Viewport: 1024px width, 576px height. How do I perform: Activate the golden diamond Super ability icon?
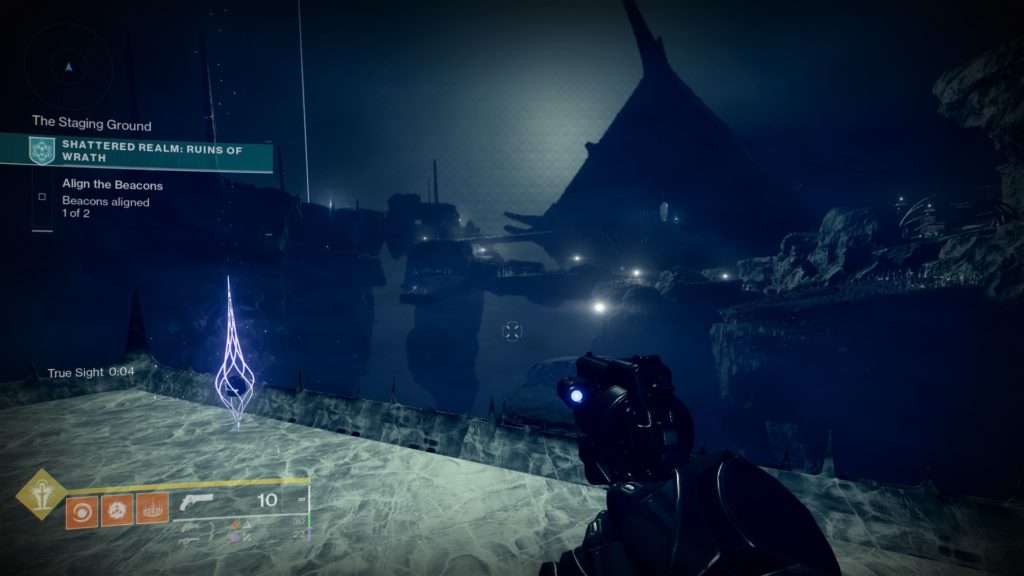40,494
